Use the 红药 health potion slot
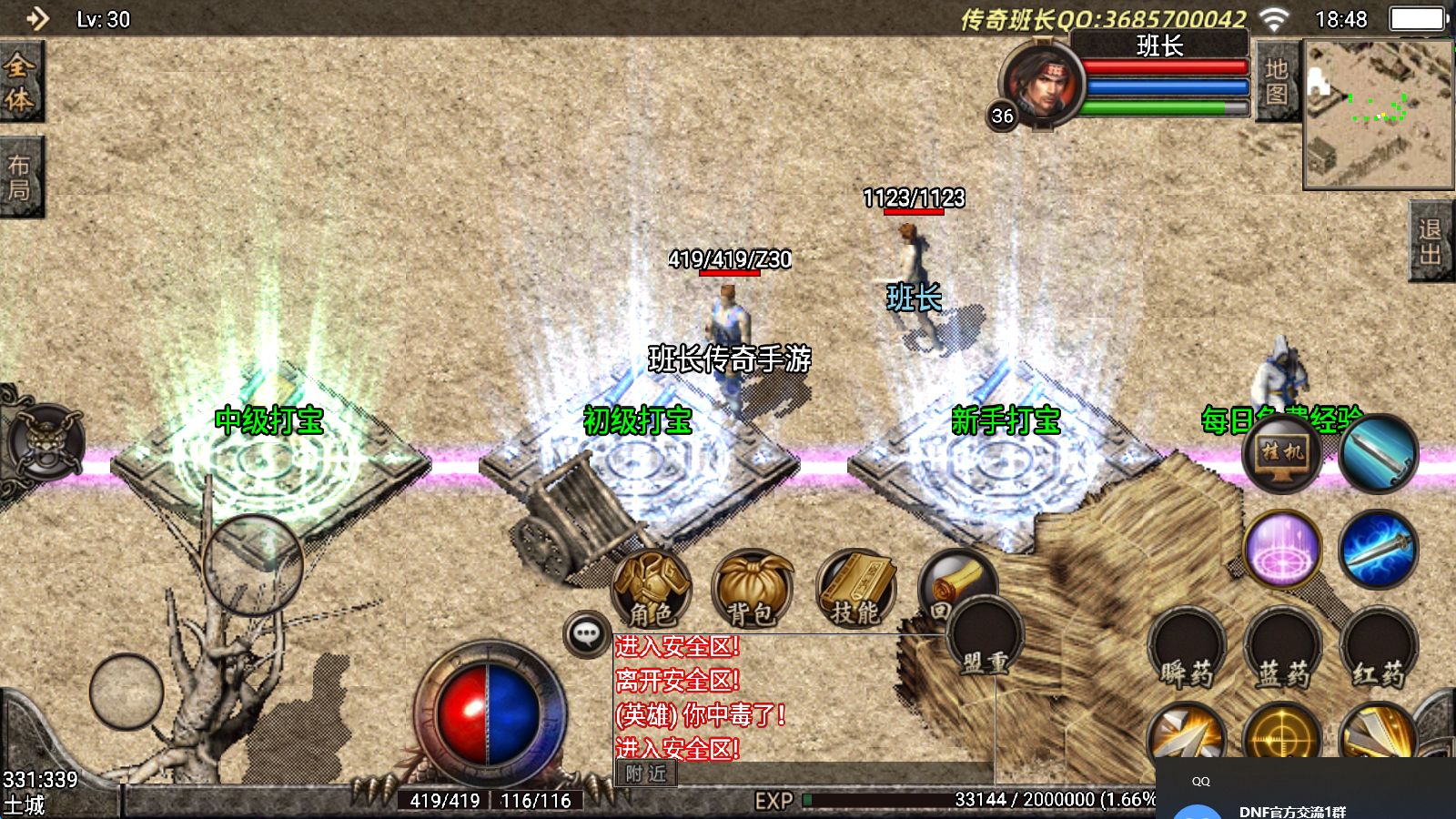Image resolution: width=1456 pixels, height=819 pixels. [1379, 648]
